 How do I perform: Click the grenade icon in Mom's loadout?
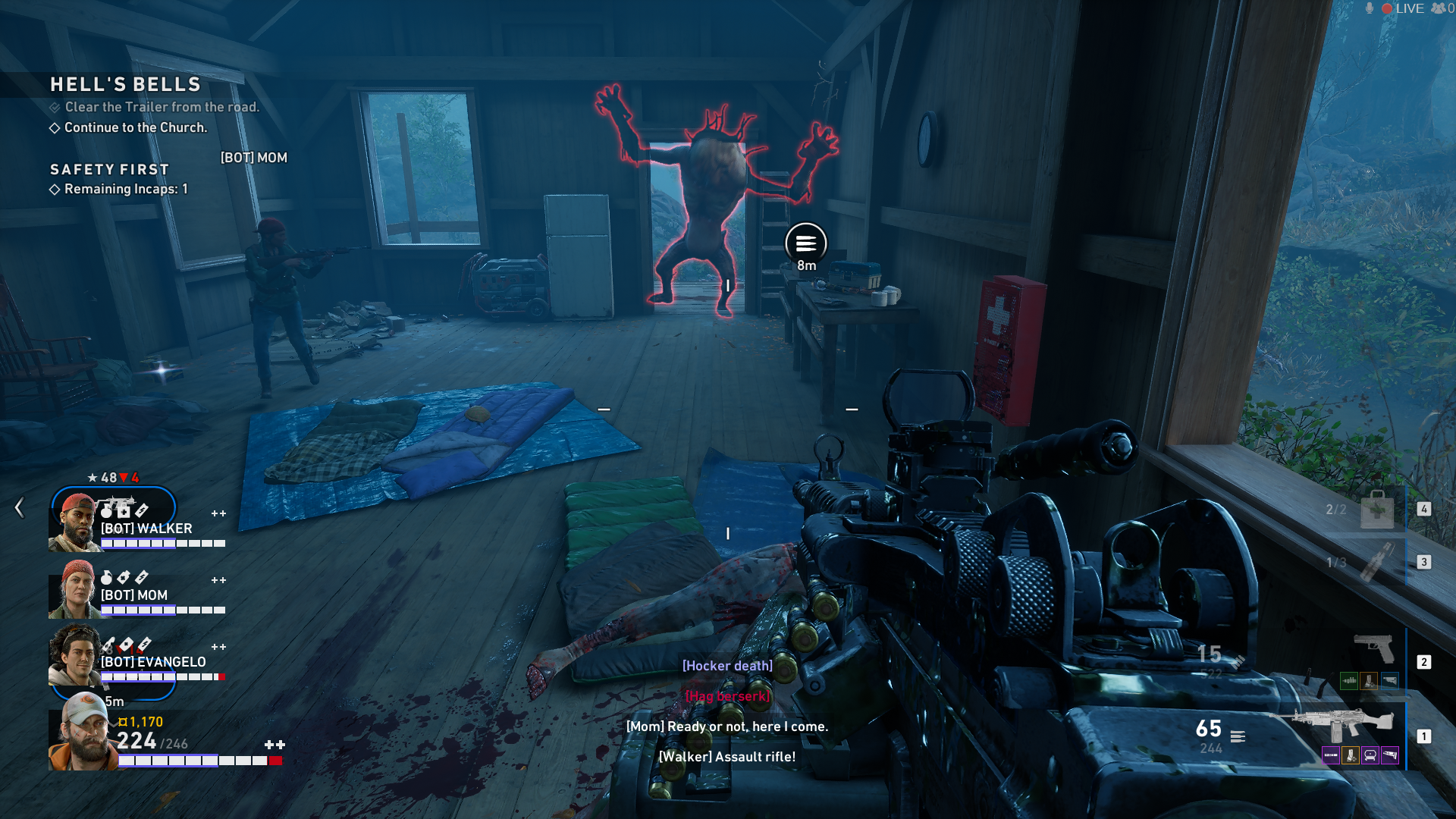pyautogui.click(x=108, y=576)
